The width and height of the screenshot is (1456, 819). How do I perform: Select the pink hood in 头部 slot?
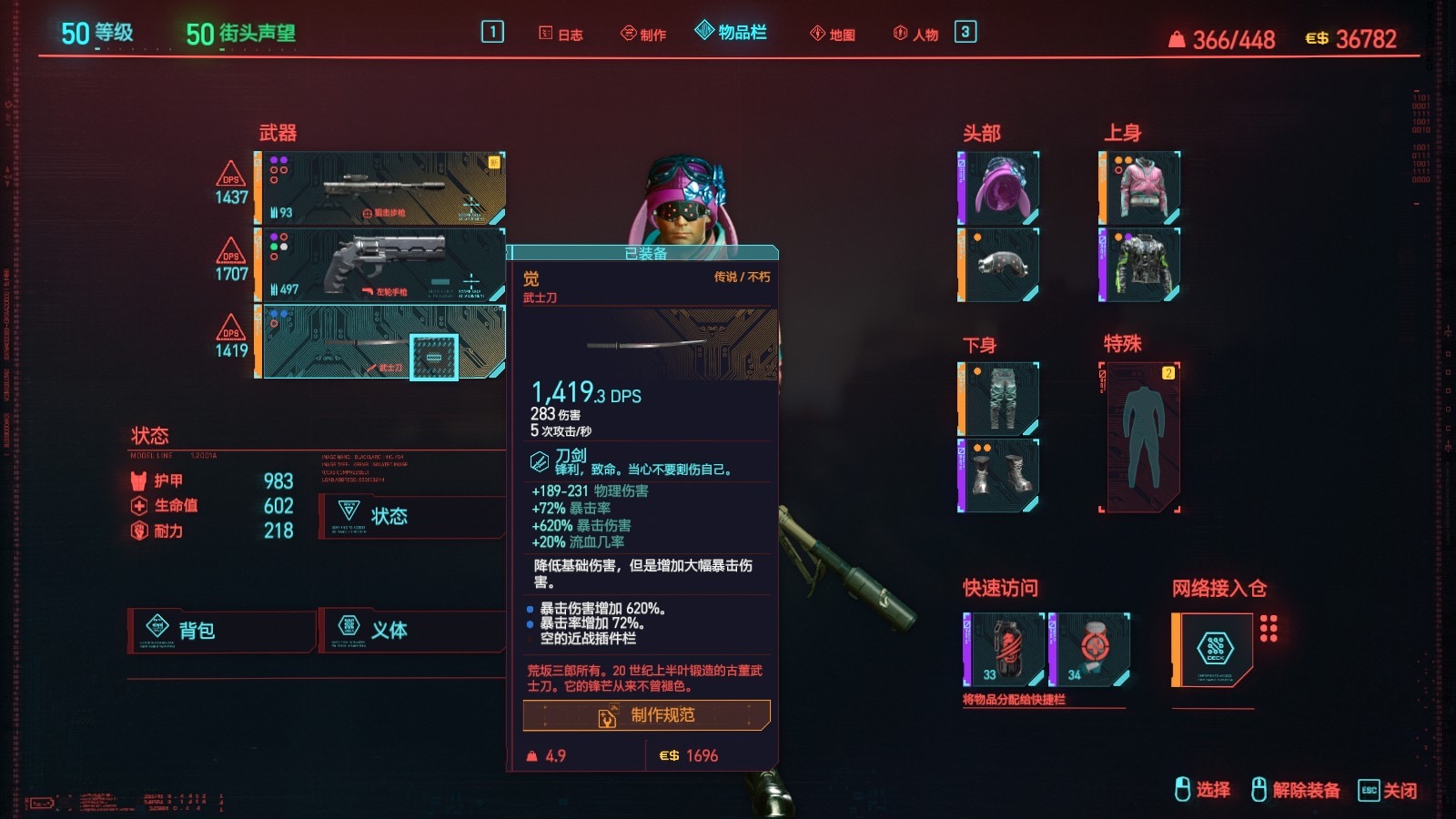[1001, 187]
